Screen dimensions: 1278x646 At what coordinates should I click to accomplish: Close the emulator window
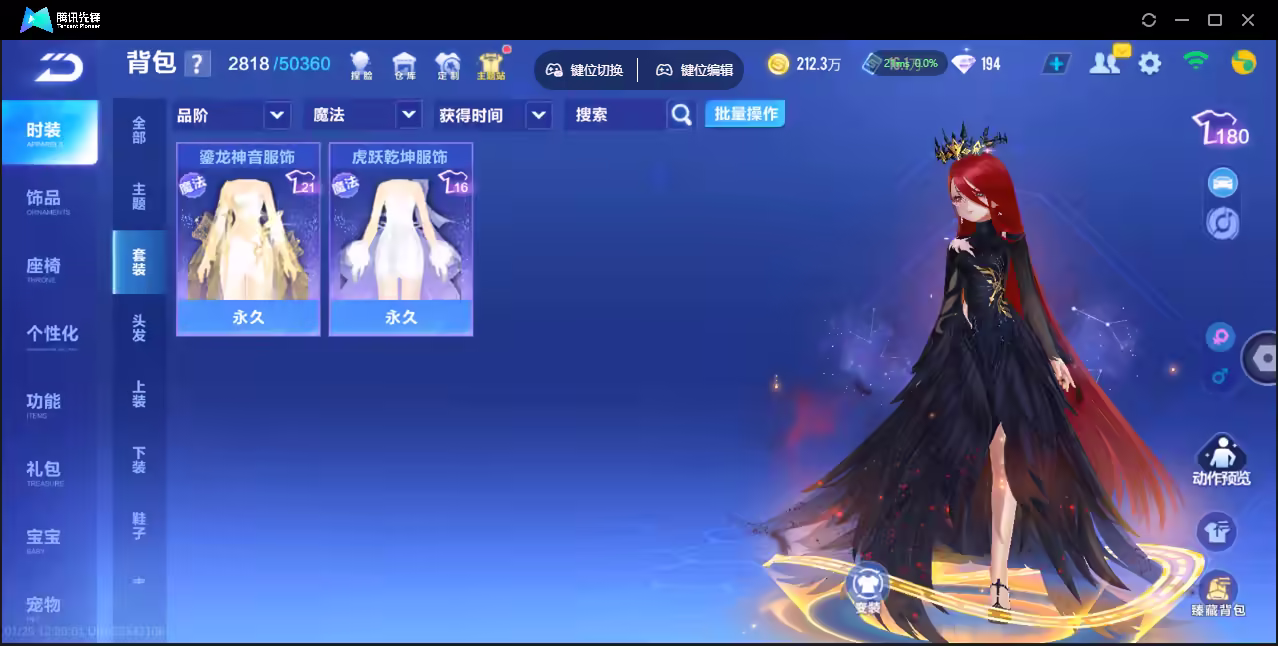1248,20
